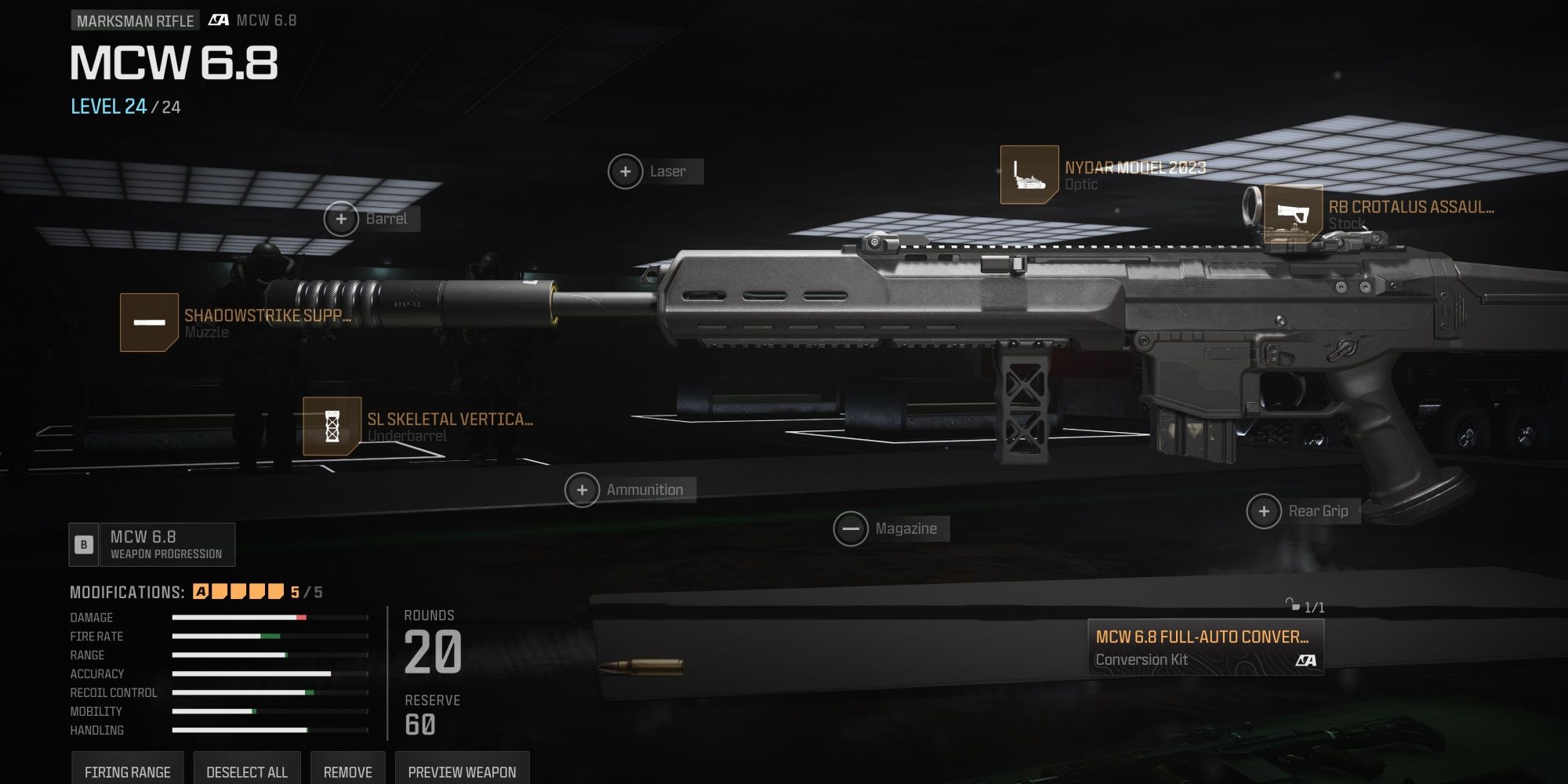Expand the Ammunition attachment slot
This screenshot has height=784, width=1568.
click(x=581, y=488)
